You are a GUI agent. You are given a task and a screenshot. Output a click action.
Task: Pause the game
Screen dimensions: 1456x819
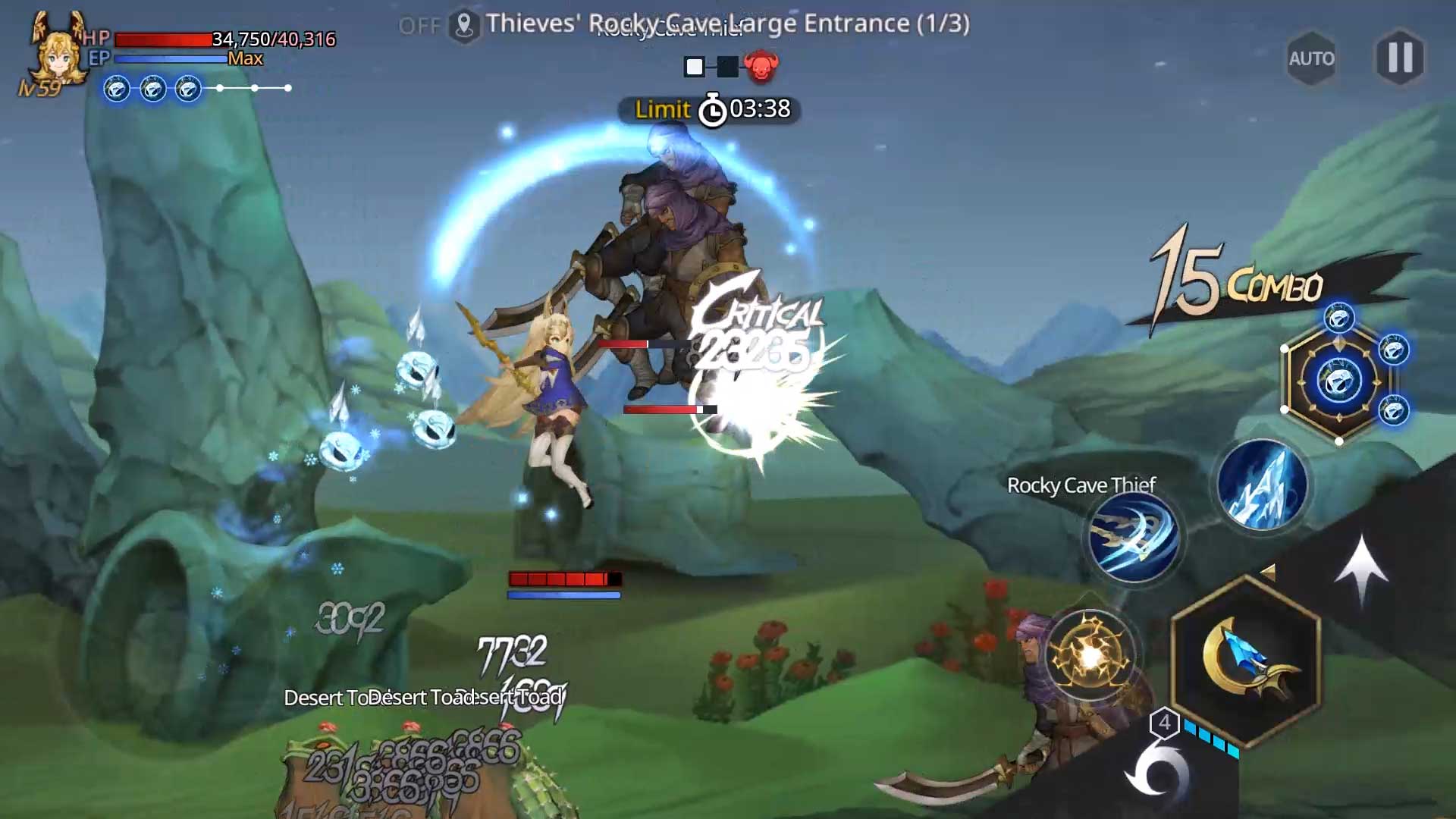click(x=1400, y=58)
